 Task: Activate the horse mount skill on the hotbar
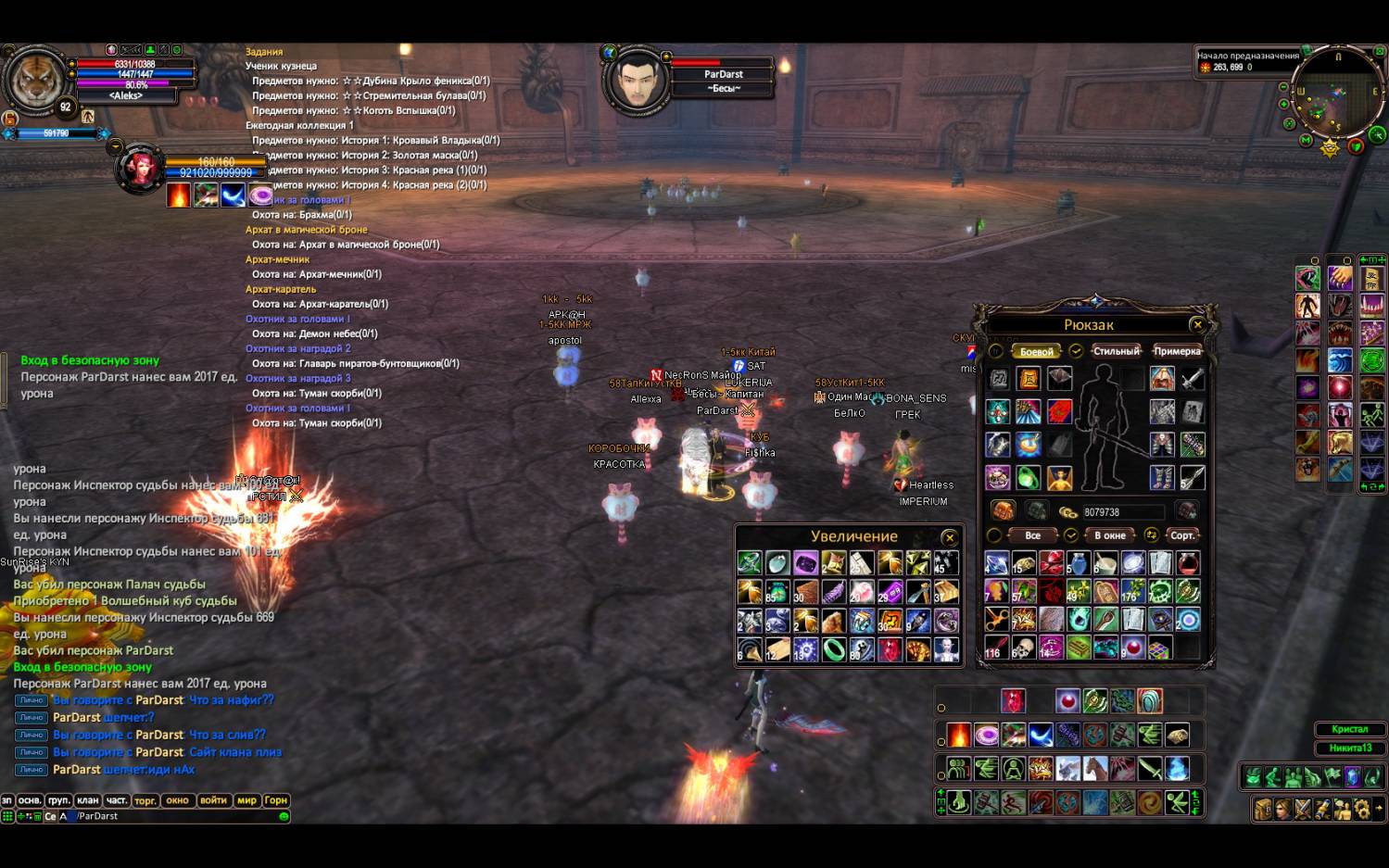click(x=1095, y=769)
